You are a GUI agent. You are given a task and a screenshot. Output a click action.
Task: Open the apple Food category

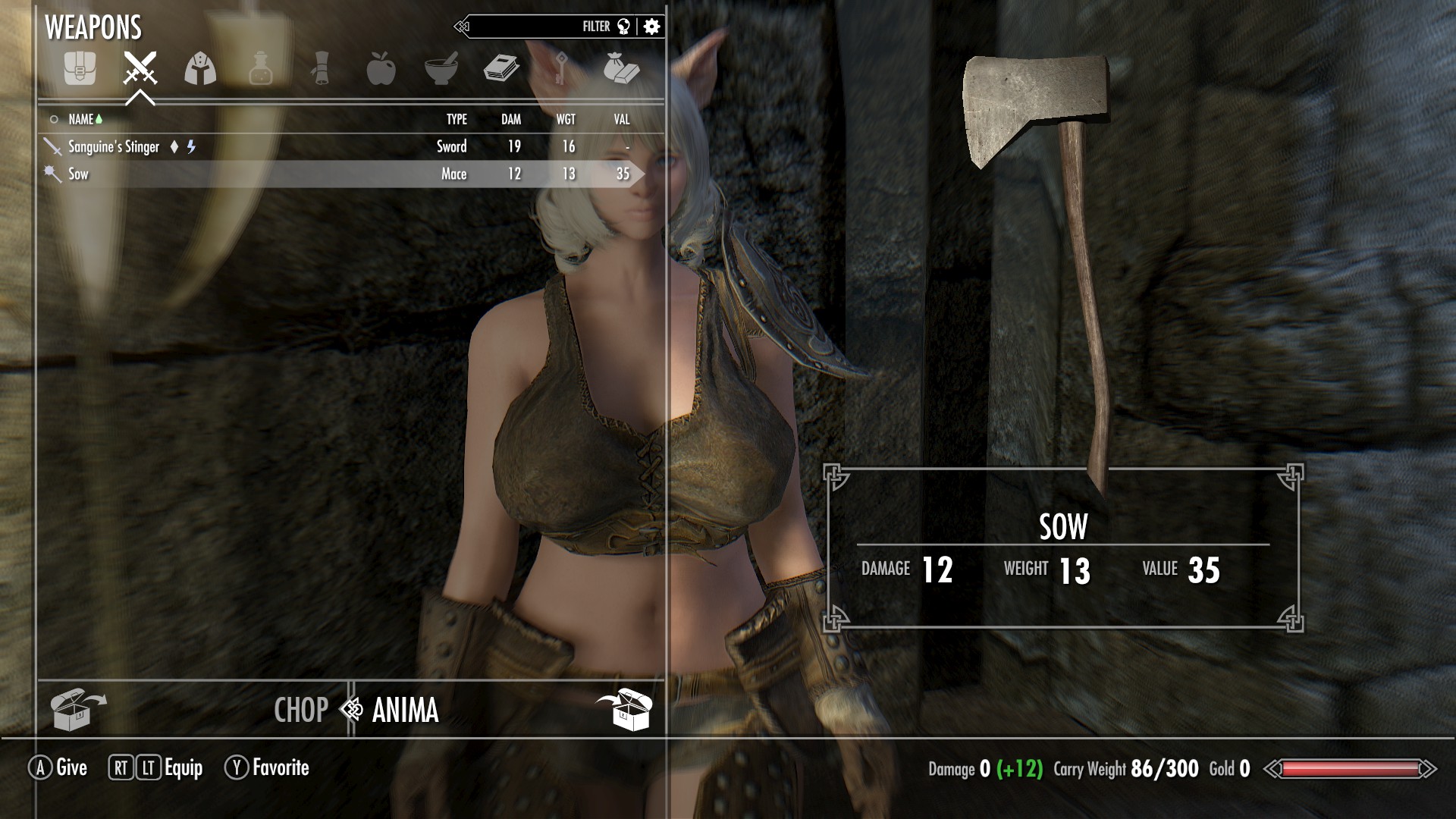(381, 70)
